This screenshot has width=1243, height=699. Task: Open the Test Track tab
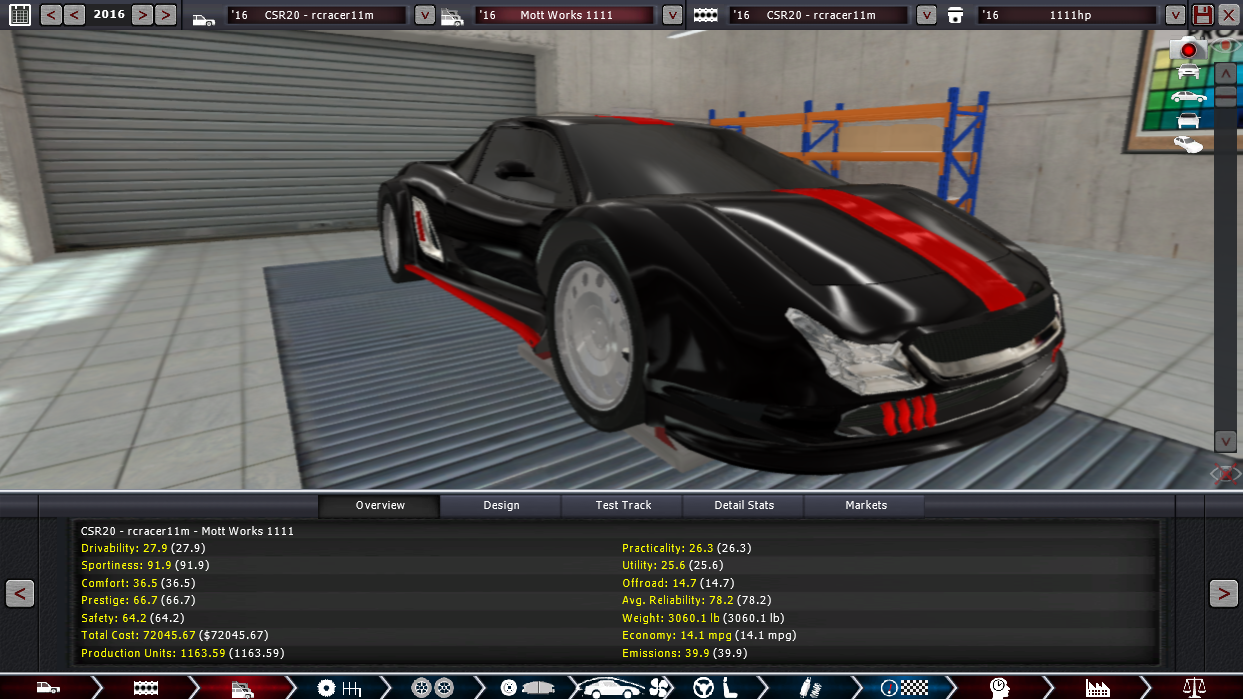pos(623,505)
